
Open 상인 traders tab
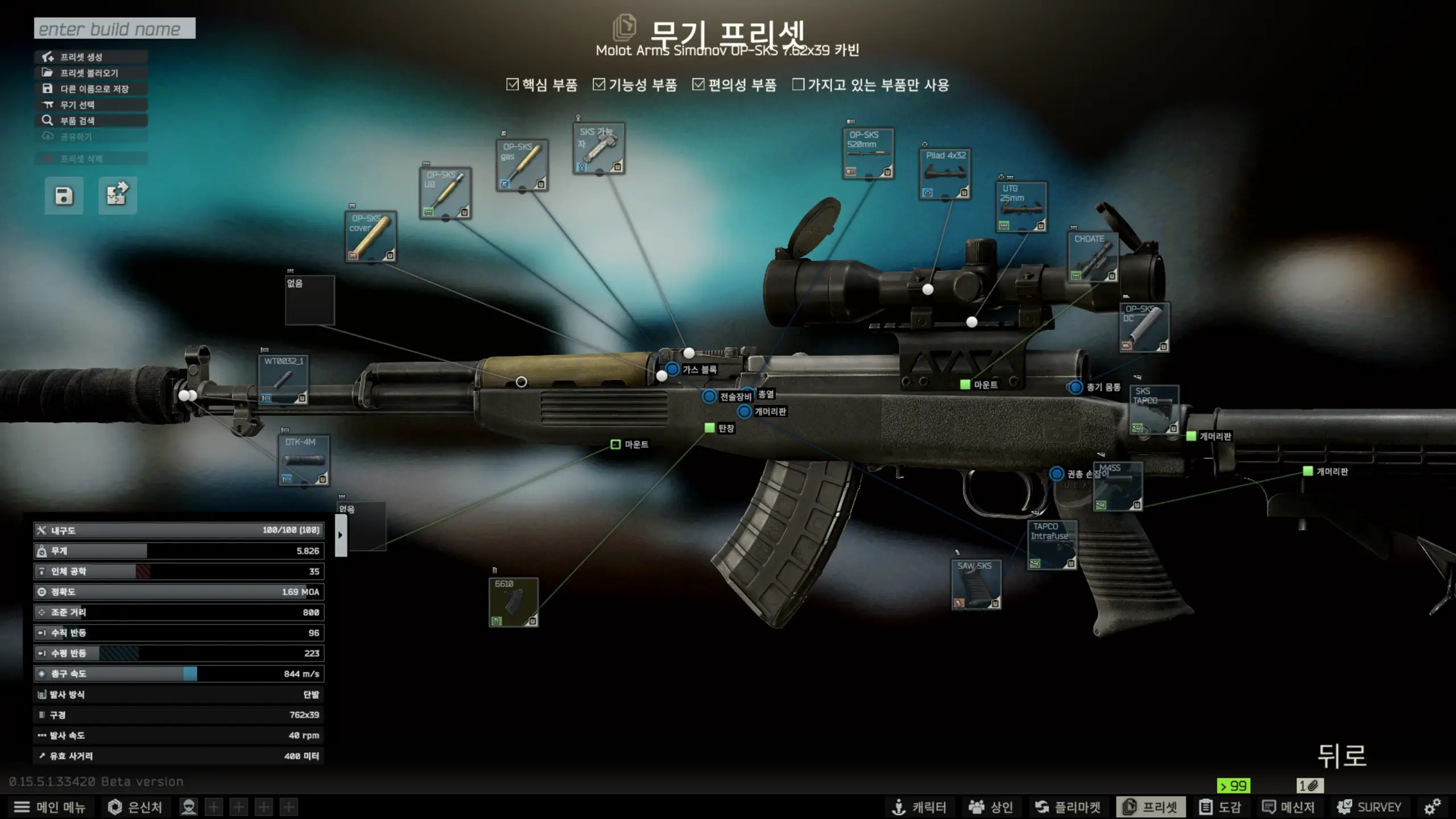click(991, 807)
